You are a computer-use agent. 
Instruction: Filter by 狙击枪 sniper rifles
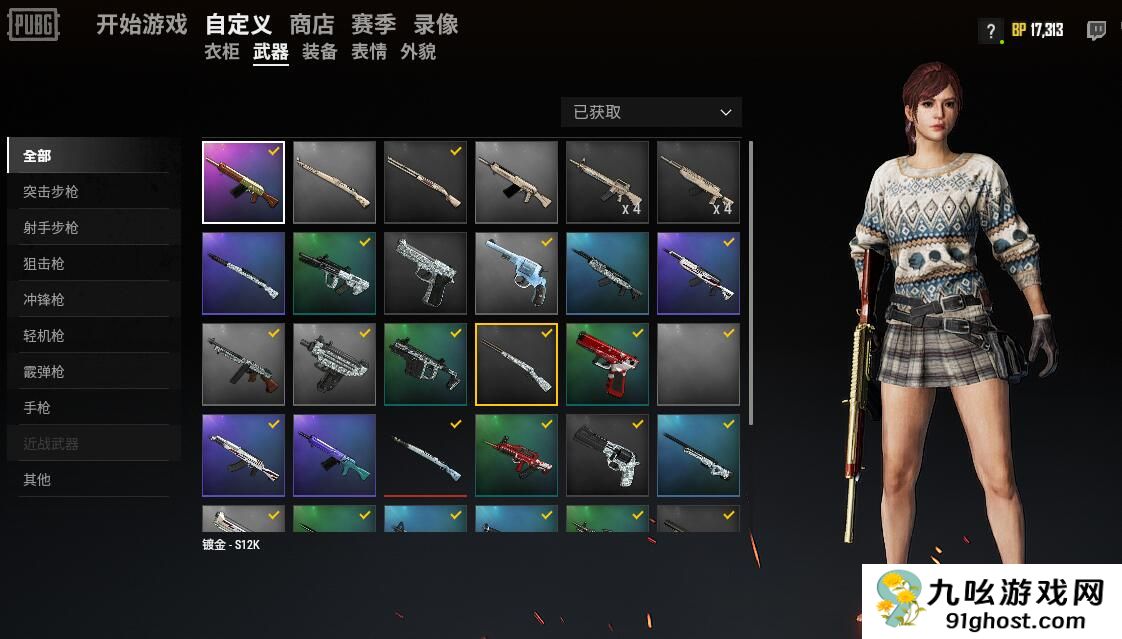(x=44, y=264)
